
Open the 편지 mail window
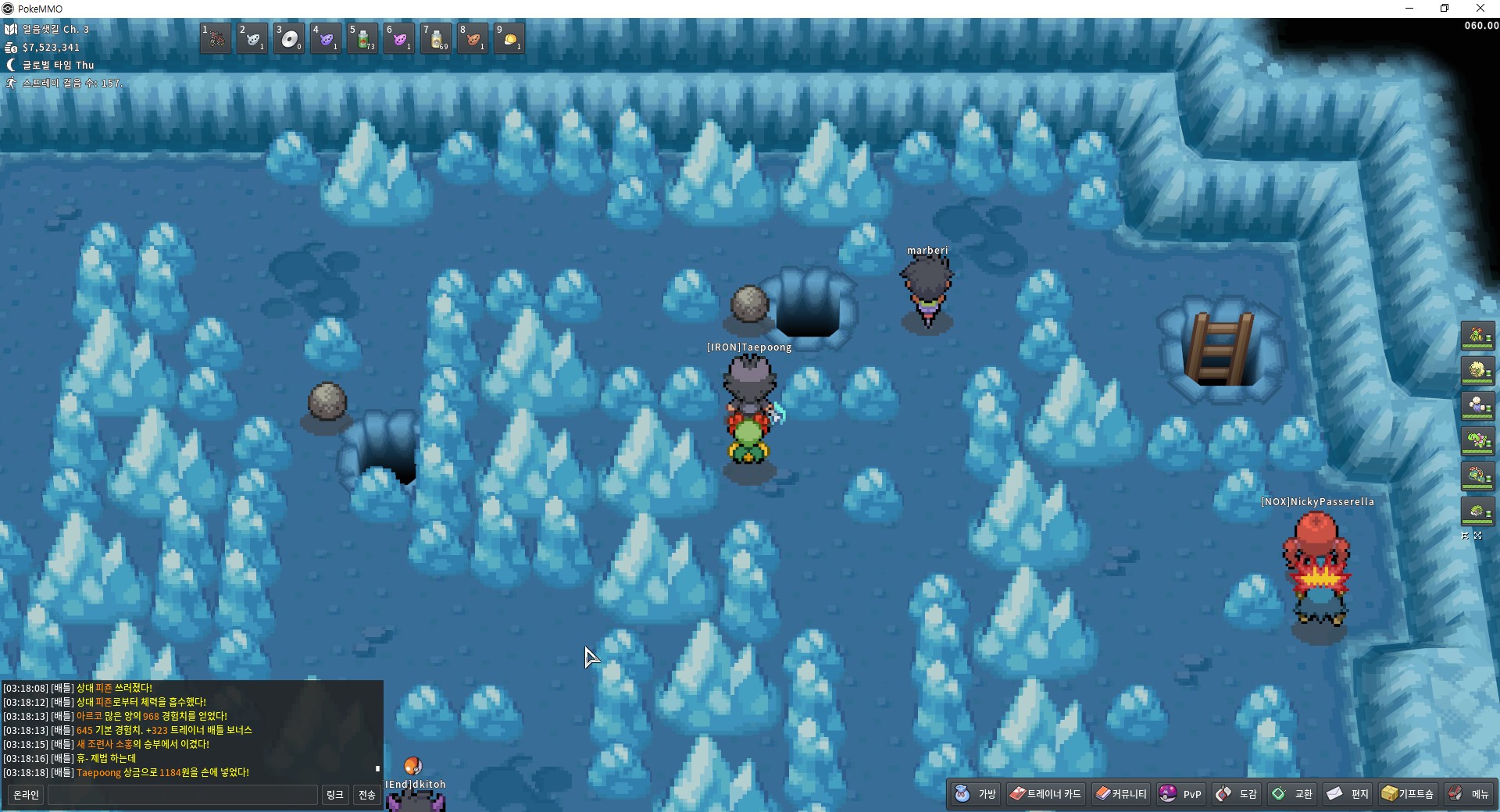[x=1348, y=794]
